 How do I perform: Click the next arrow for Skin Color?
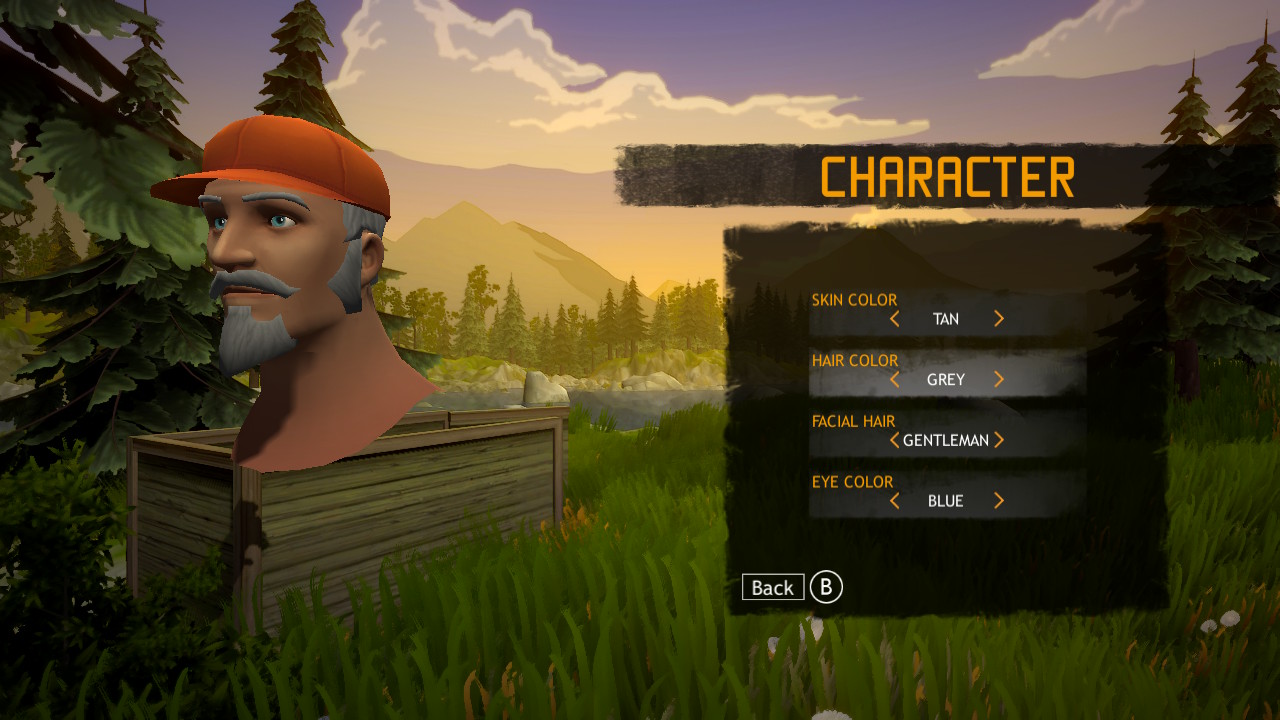pos(998,318)
